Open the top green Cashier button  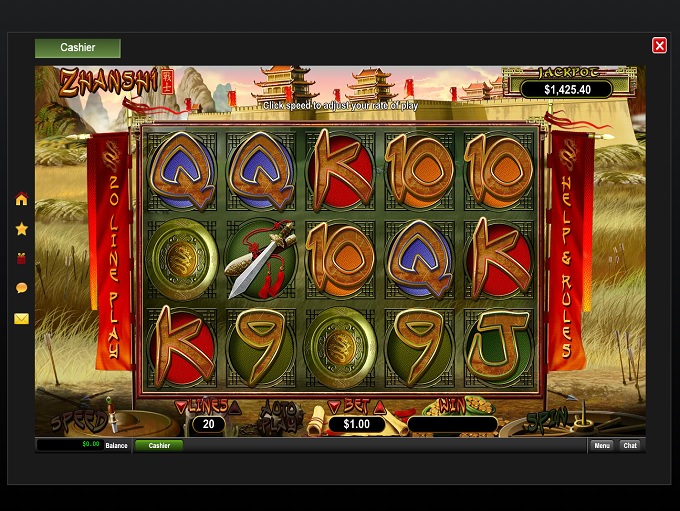click(x=78, y=48)
